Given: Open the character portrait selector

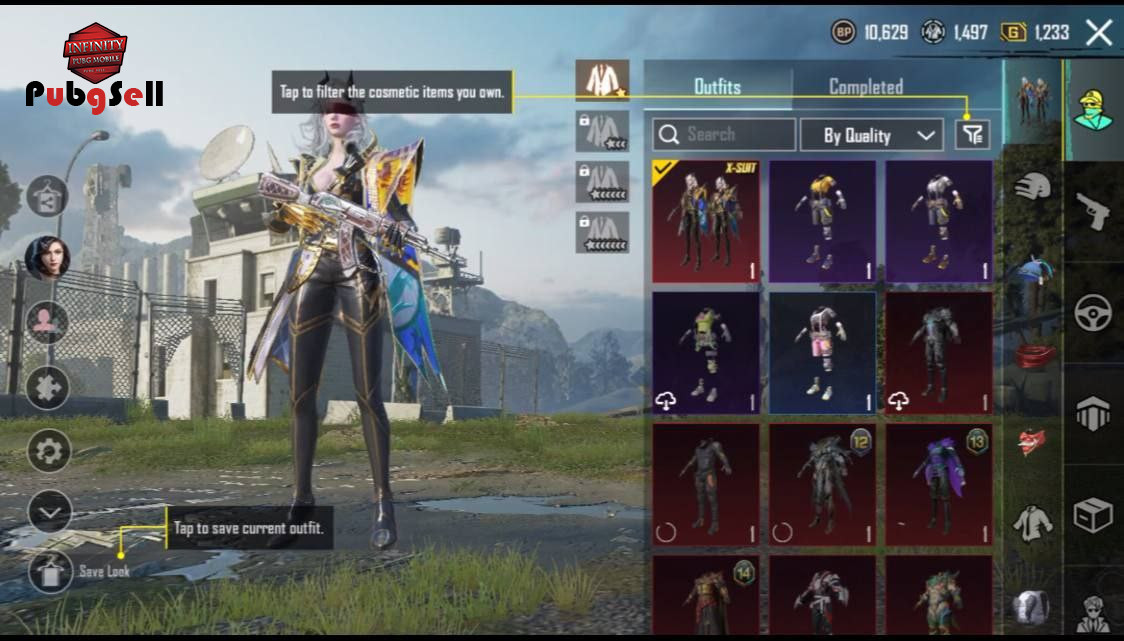Looking at the screenshot, I should click(x=47, y=258).
